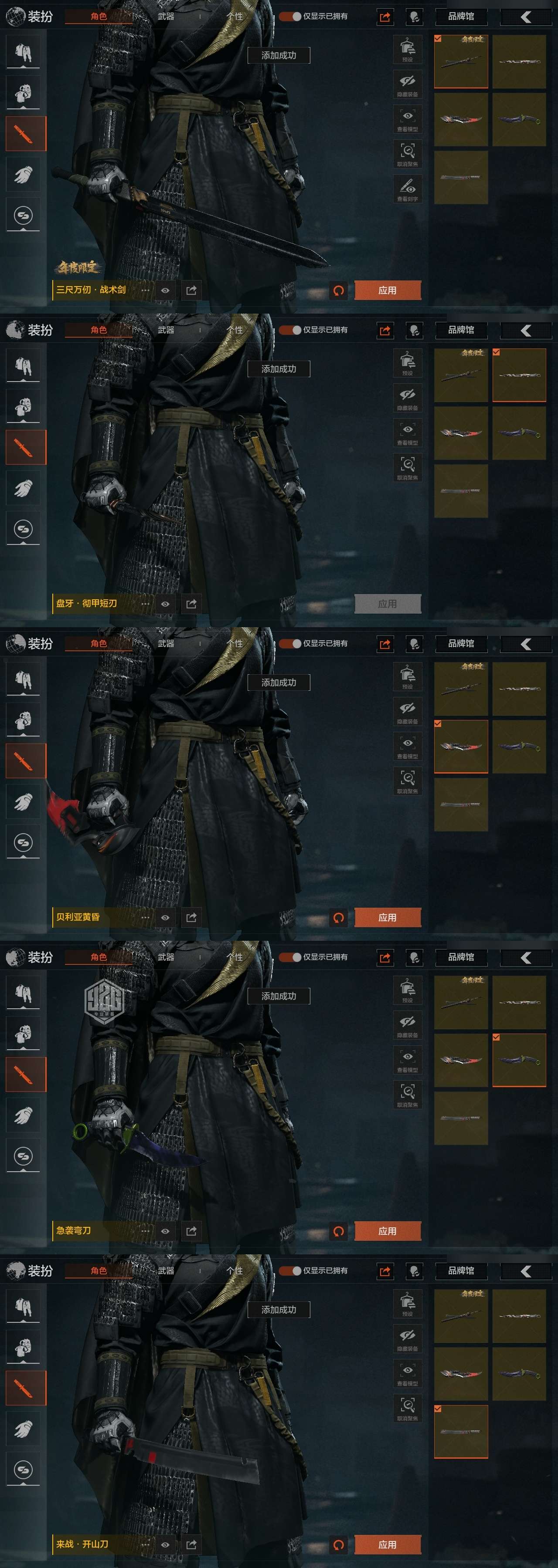Open the 查看刻字 engraving view

[408, 189]
